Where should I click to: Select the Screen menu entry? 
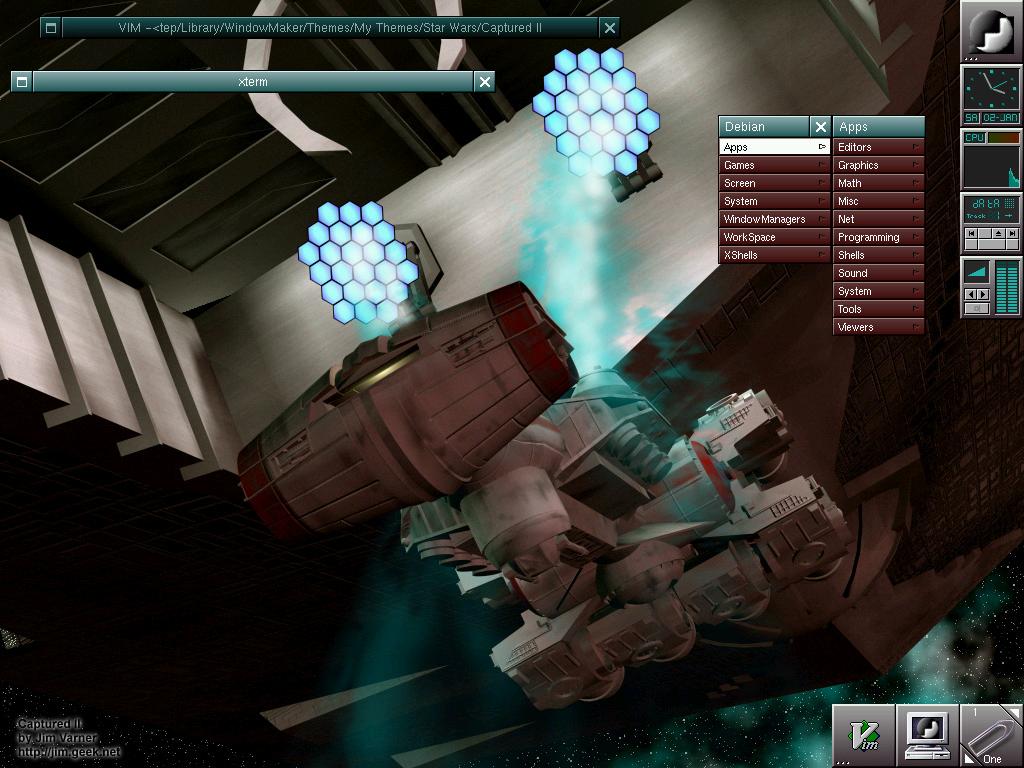pos(775,183)
